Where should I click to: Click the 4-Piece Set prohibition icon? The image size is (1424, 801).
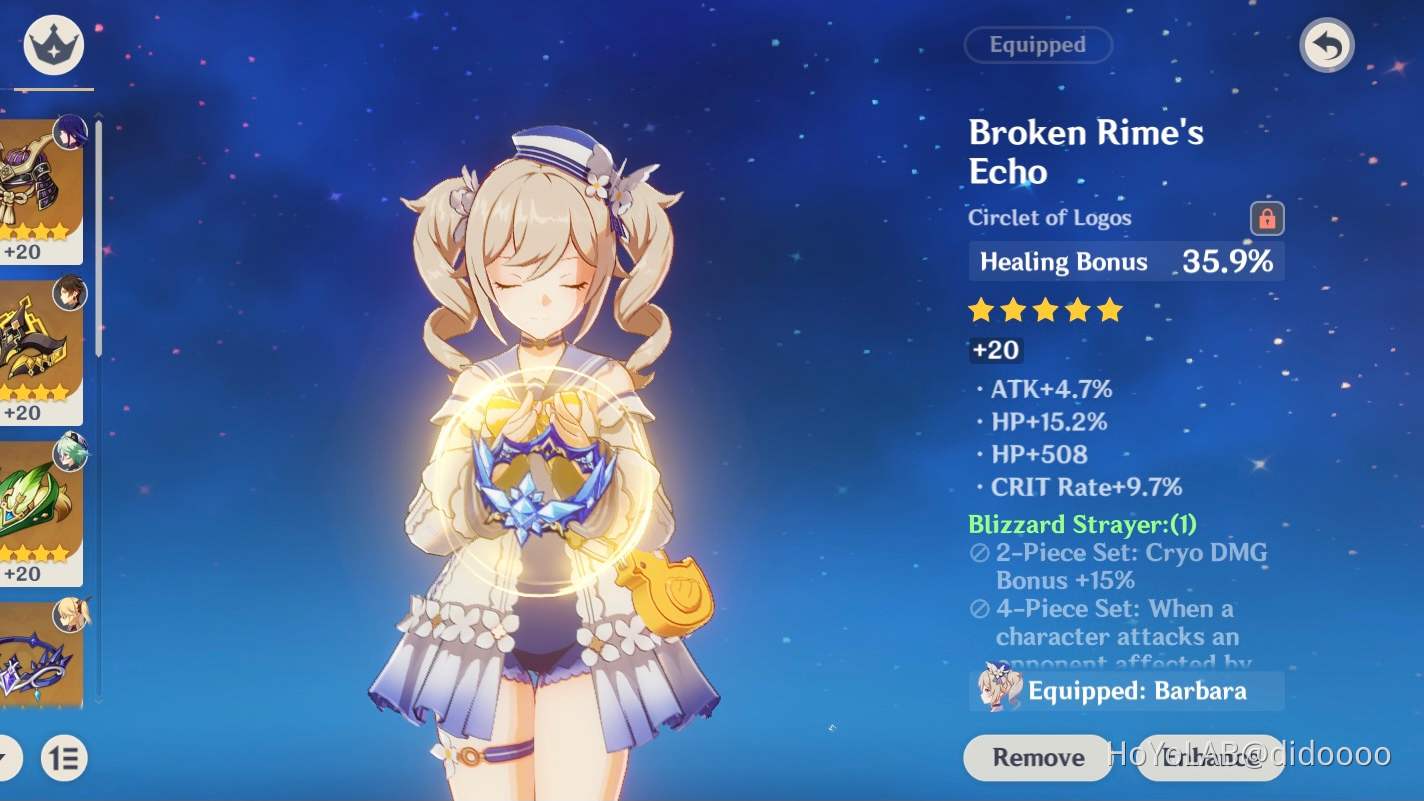pyautogui.click(x=978, y=610)
